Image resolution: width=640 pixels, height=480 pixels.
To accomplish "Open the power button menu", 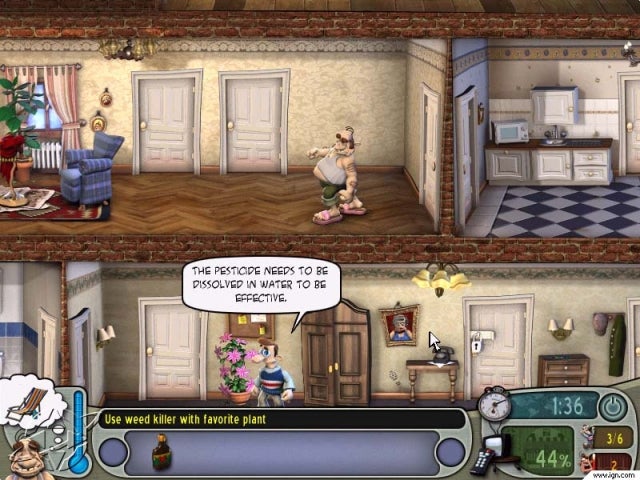I will (x=612, y=408).
